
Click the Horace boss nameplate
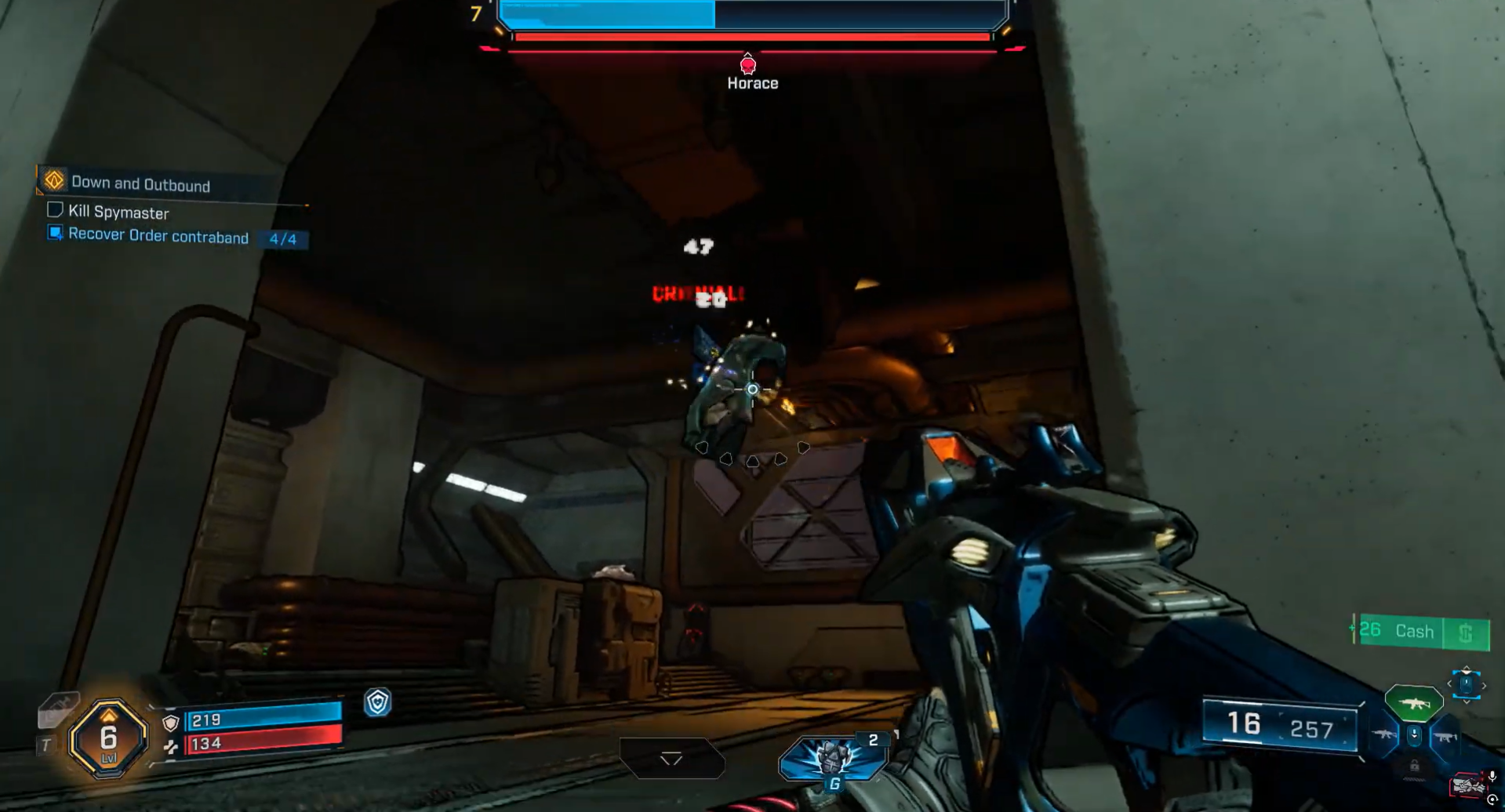752,82
